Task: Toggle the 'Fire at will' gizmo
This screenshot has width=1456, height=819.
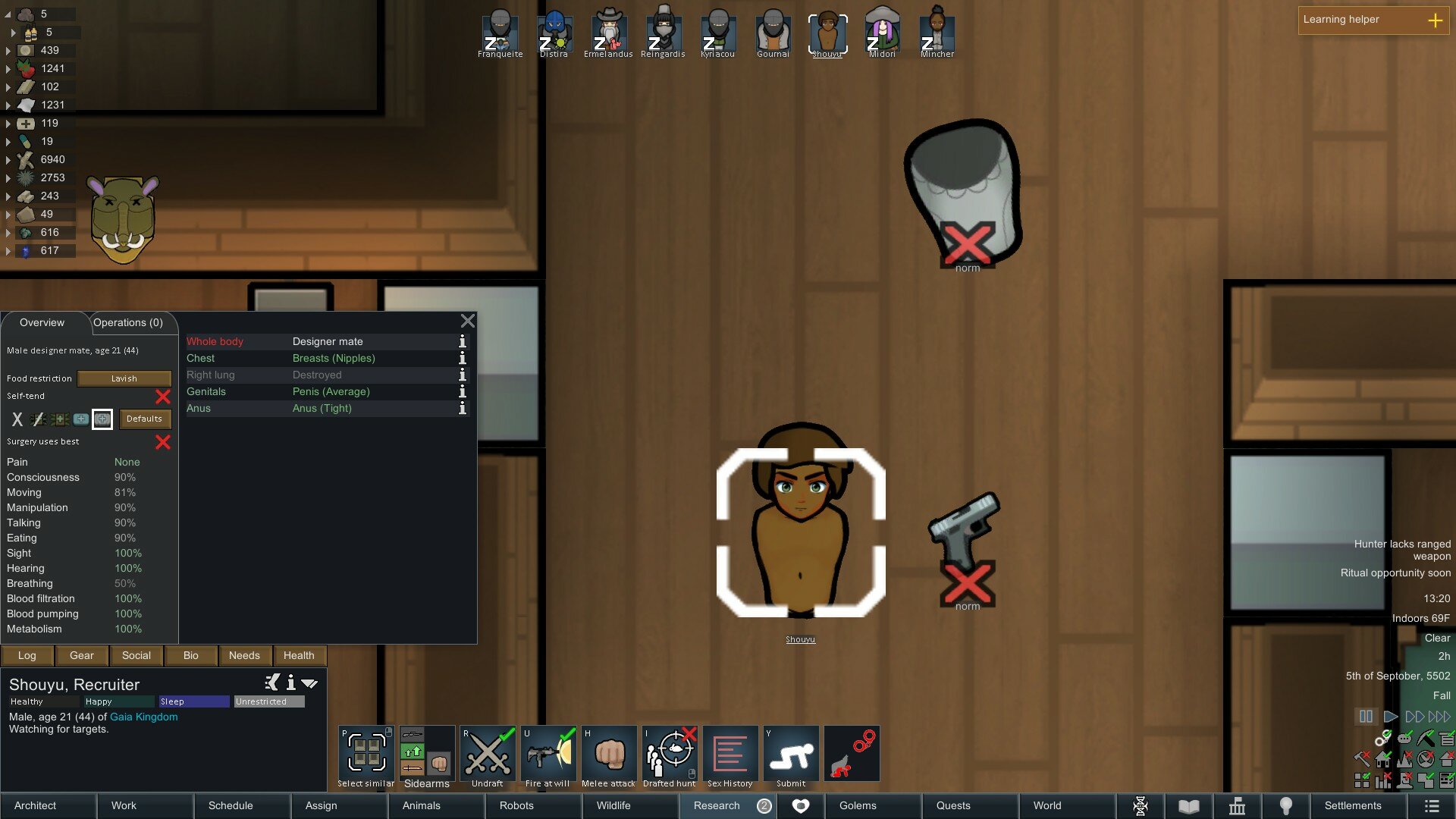Action: (548, 753)
